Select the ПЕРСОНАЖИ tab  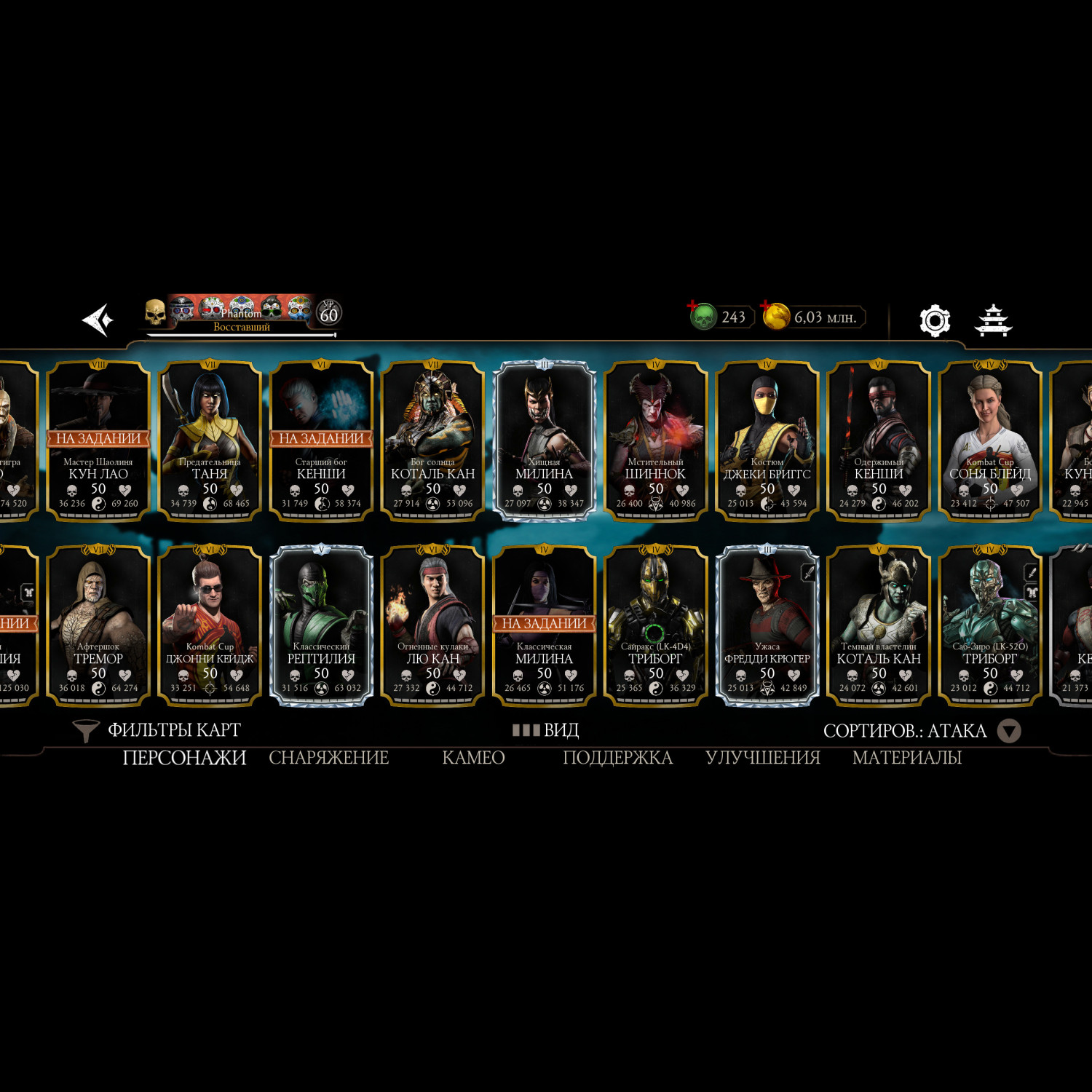point(184,758)
